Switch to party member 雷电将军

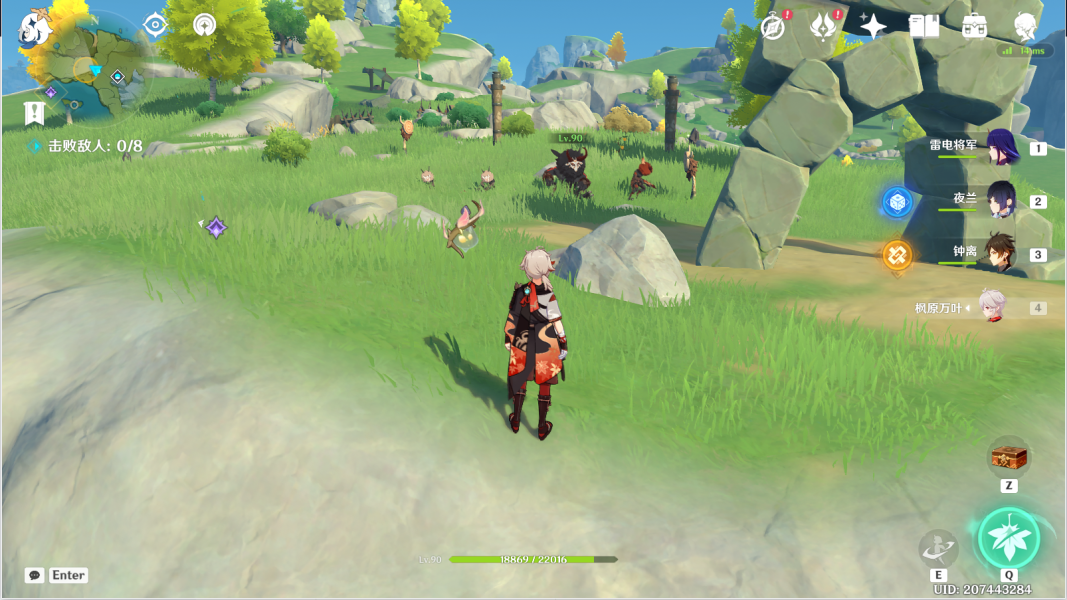tap(1001, 147)
